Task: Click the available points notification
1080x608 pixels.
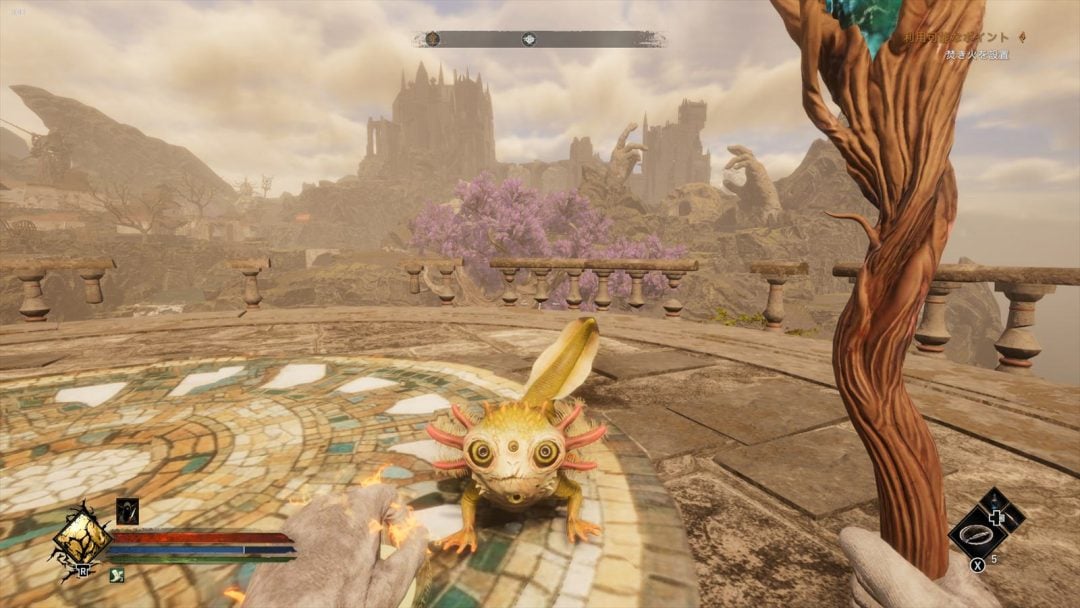Action: (x=960, y=37)
